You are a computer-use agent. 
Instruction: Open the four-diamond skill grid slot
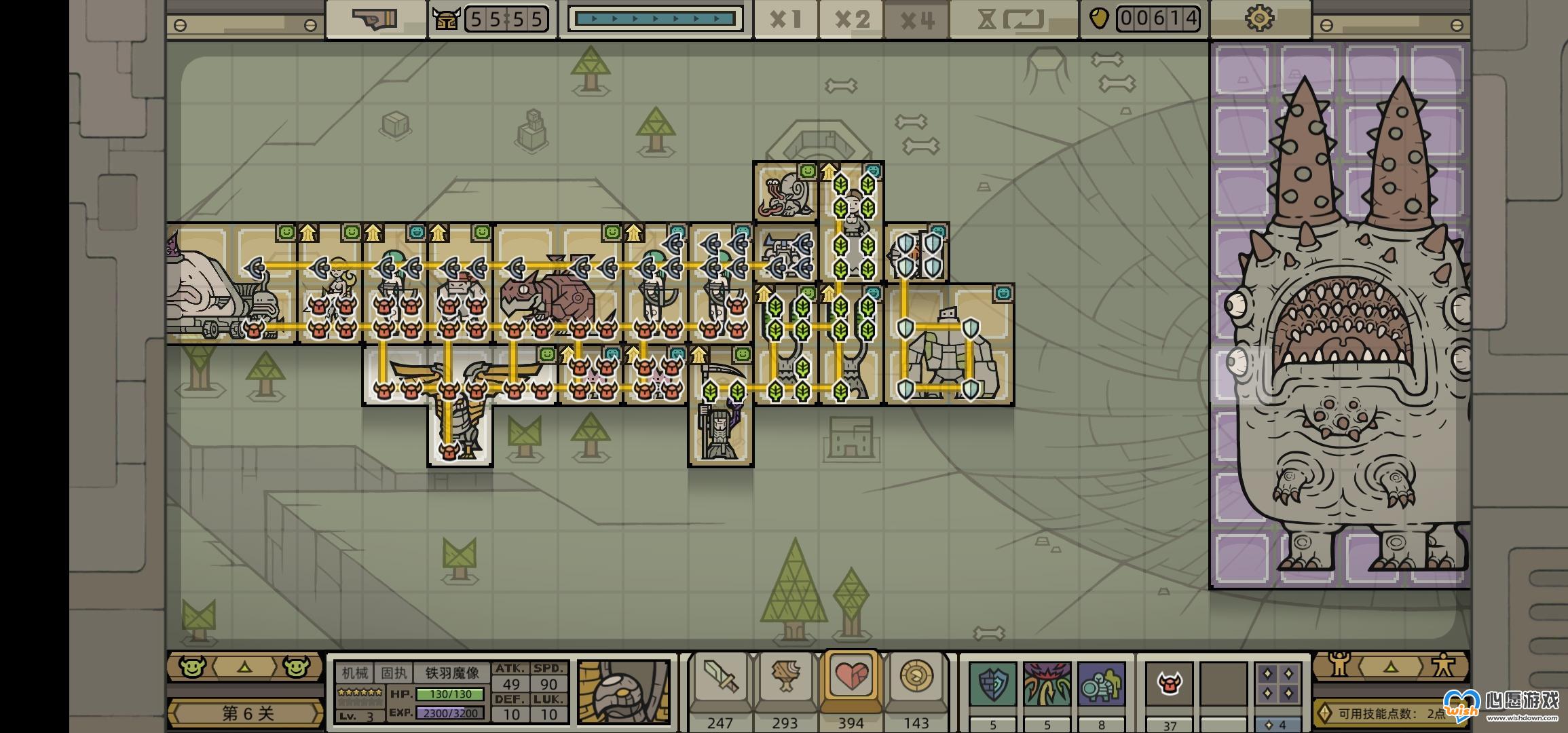(x=1277, y=684)
